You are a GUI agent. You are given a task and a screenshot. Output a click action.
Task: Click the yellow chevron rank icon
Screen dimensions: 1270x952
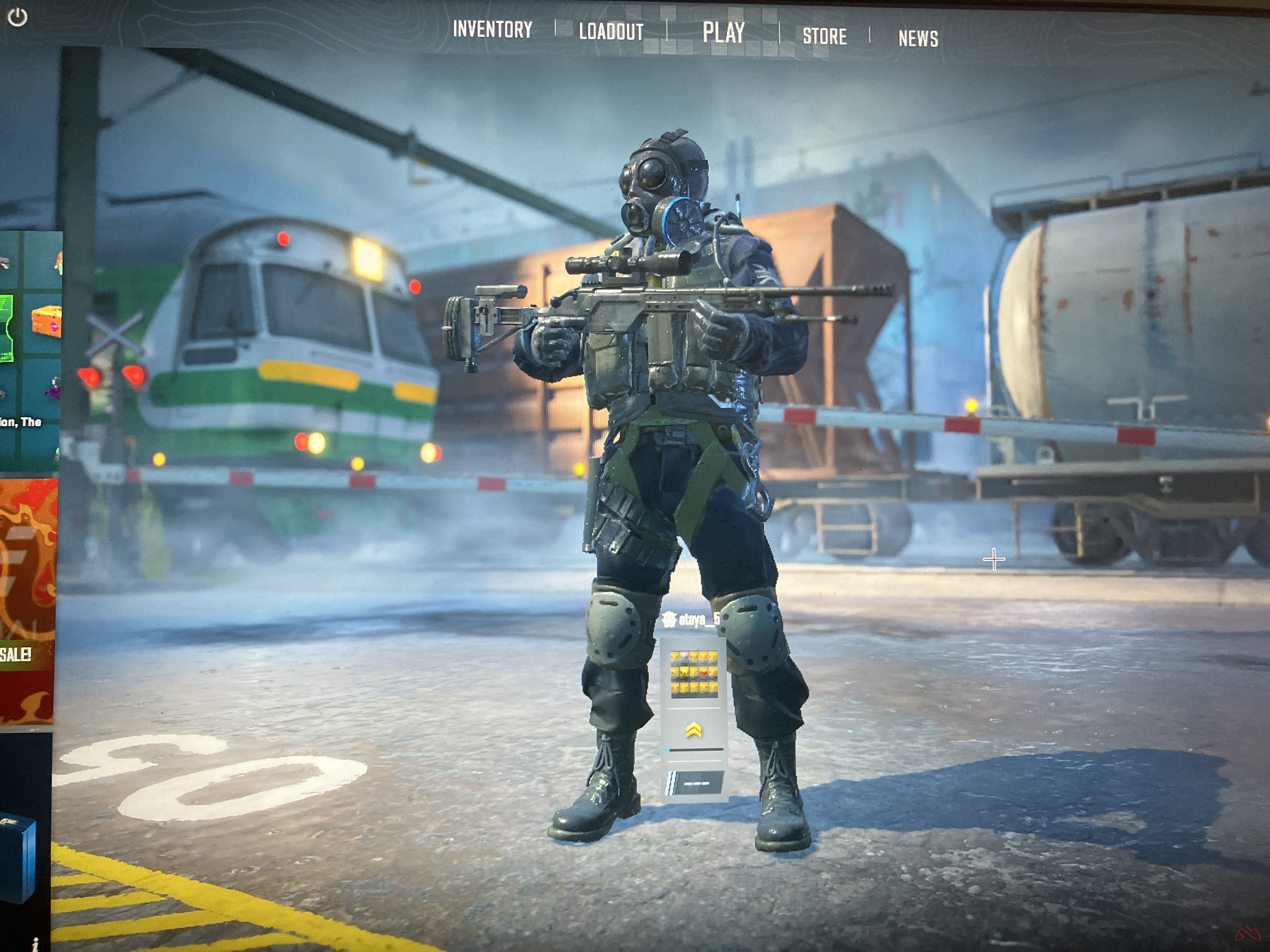click(694, 730)
